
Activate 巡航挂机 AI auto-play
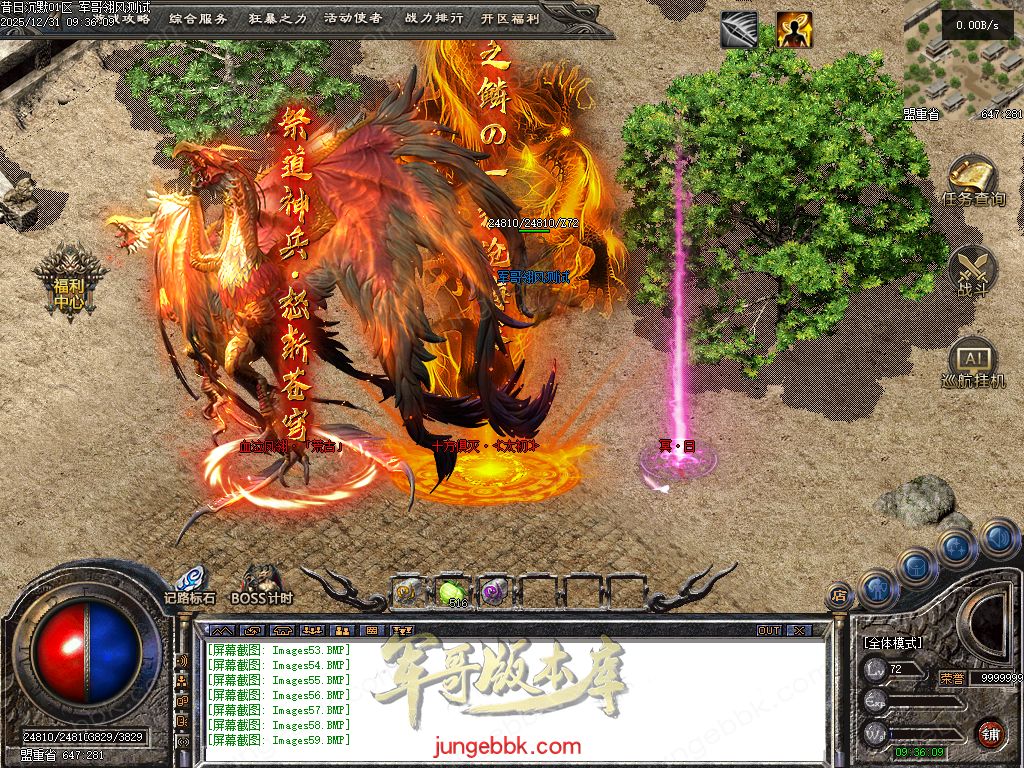point(972,364)
